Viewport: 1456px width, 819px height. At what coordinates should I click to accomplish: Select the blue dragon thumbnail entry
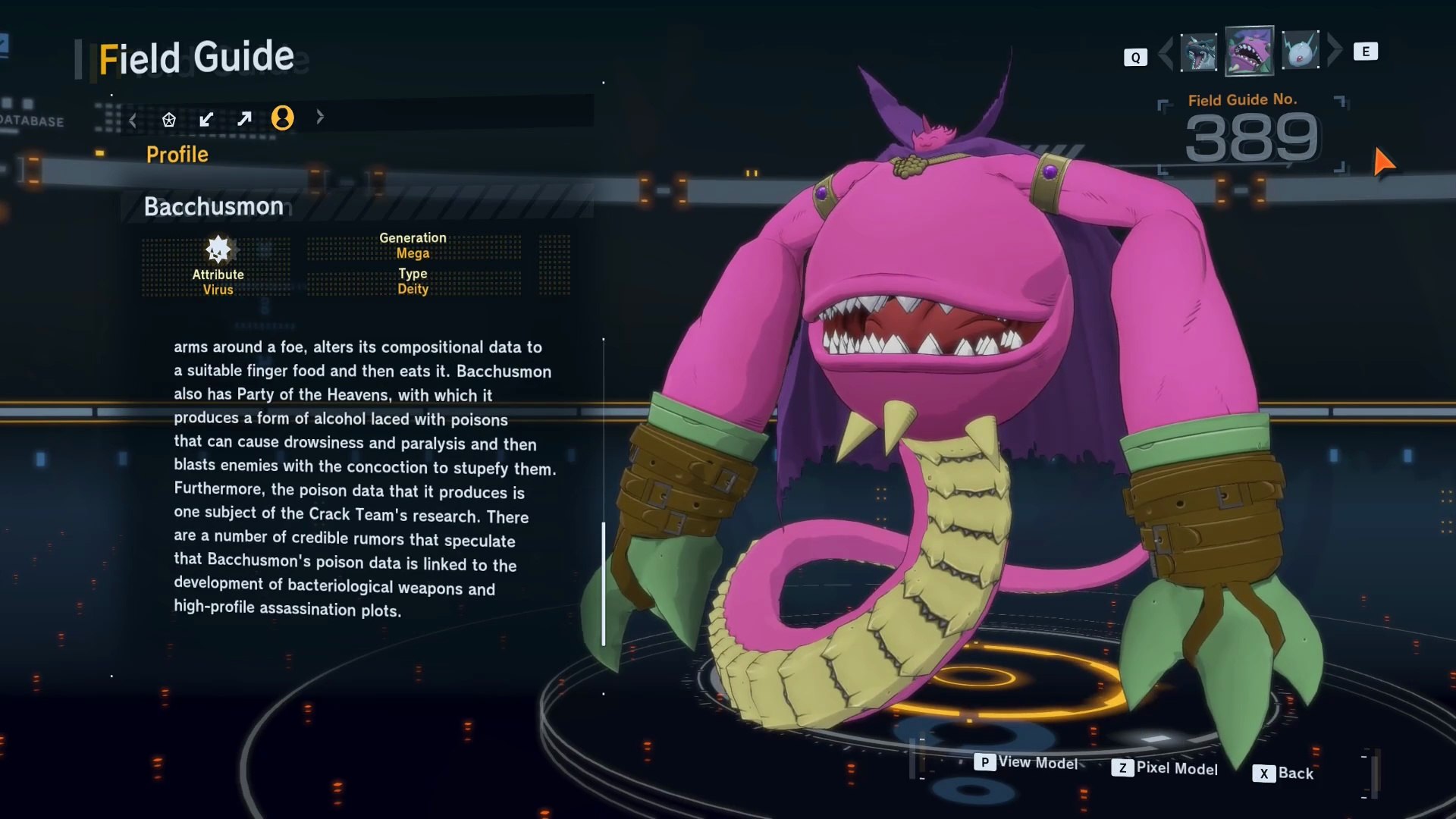tap(1198, 52)
